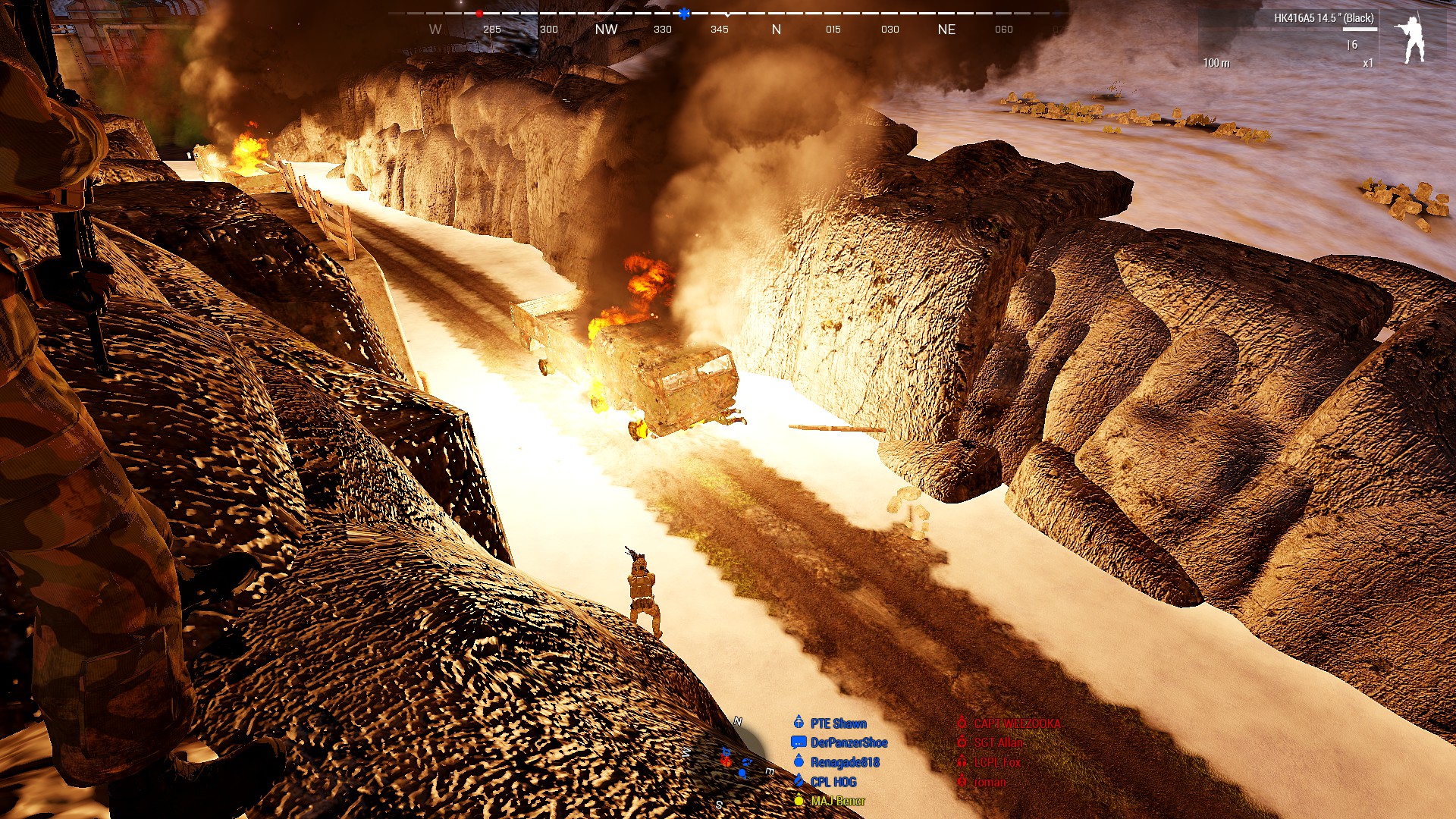This screenshot has width=1456, height=819.
Task: Choose LCPL Fox in the red team list
Action: 996,762
